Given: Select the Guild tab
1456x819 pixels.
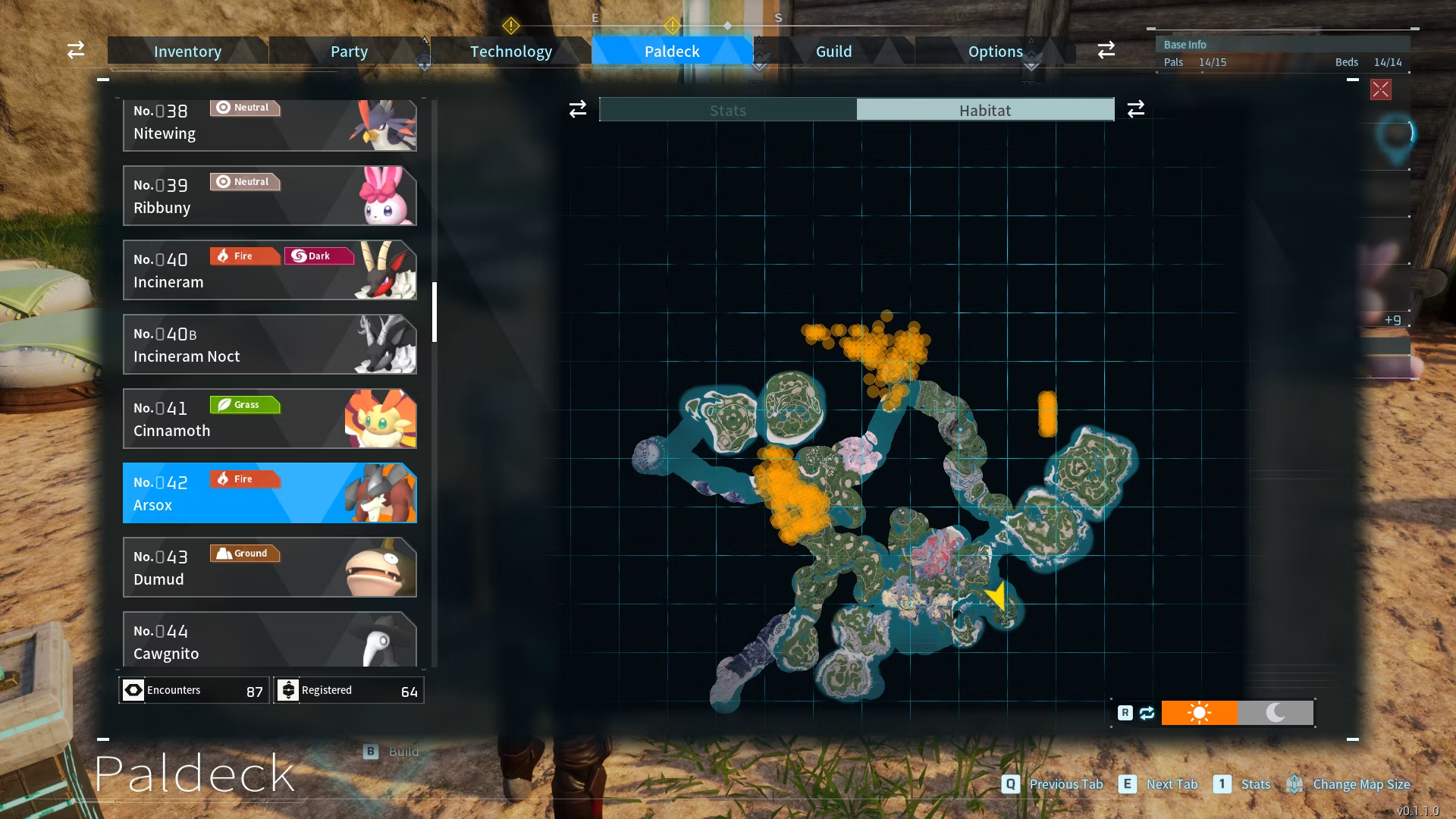Looking at the screenshot, I should 833,52.
